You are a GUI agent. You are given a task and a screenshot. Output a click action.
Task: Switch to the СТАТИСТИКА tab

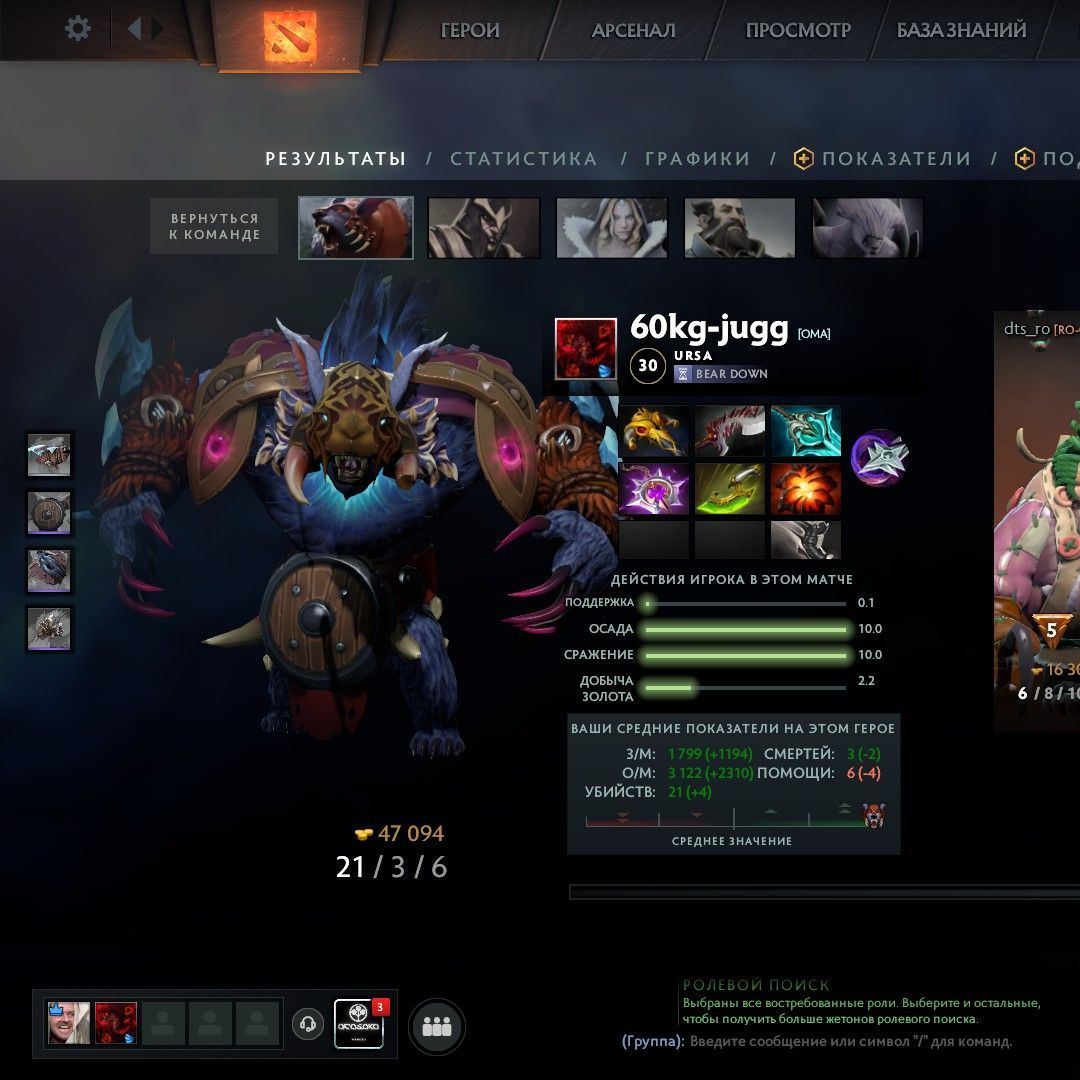(523, 159)
